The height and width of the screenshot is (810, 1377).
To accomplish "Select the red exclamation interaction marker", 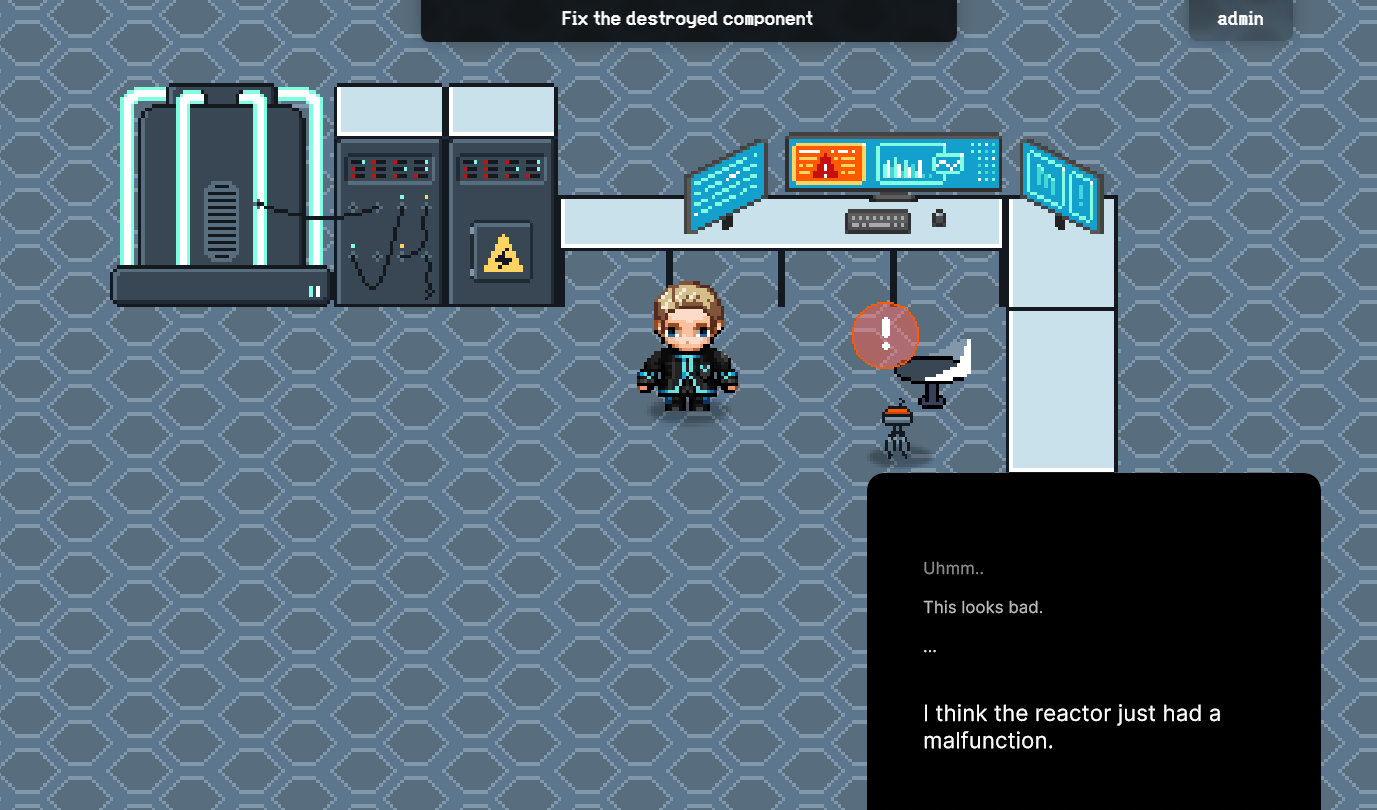I will (885, 335).
